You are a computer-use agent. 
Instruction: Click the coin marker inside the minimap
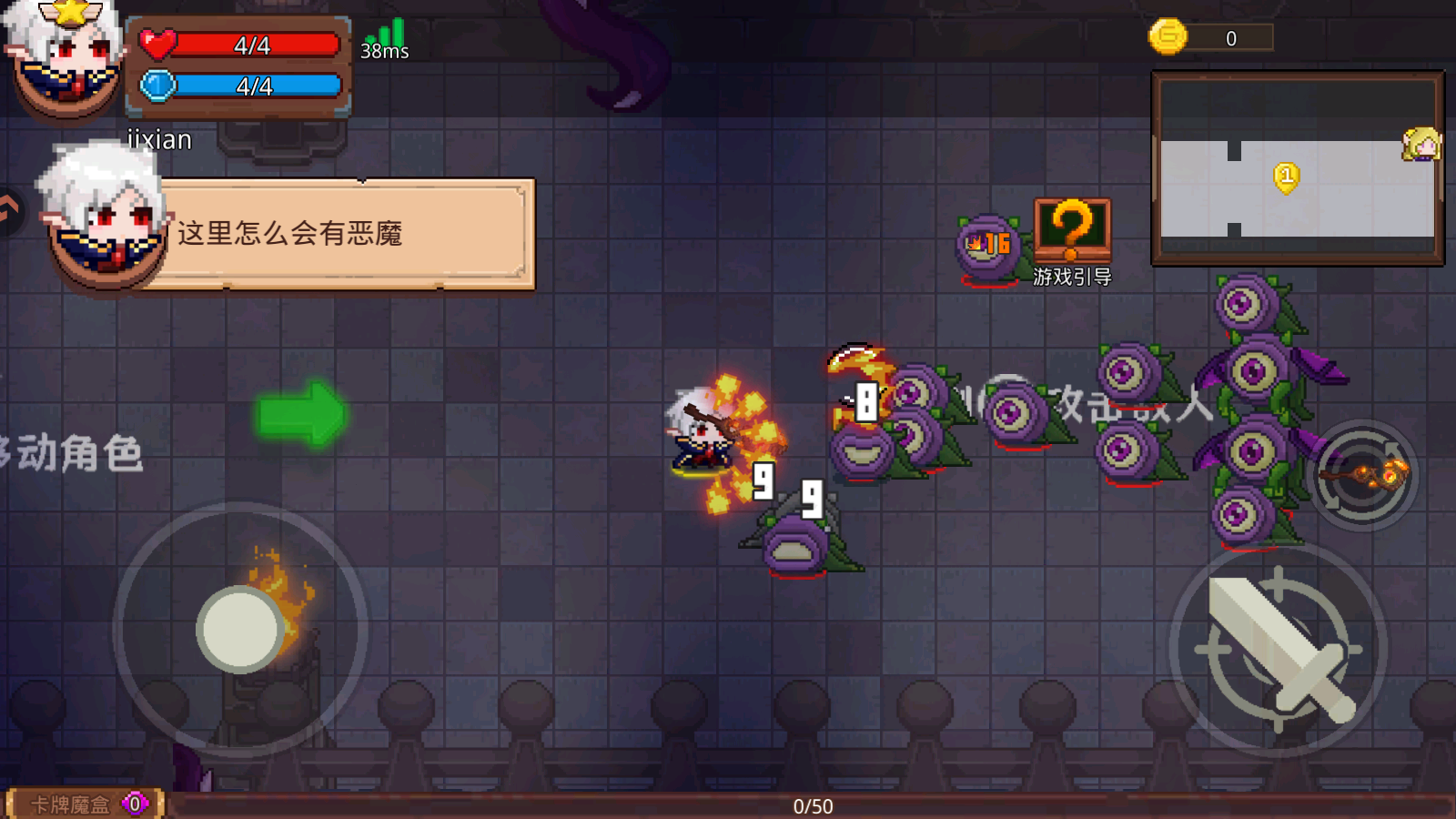1285,178
